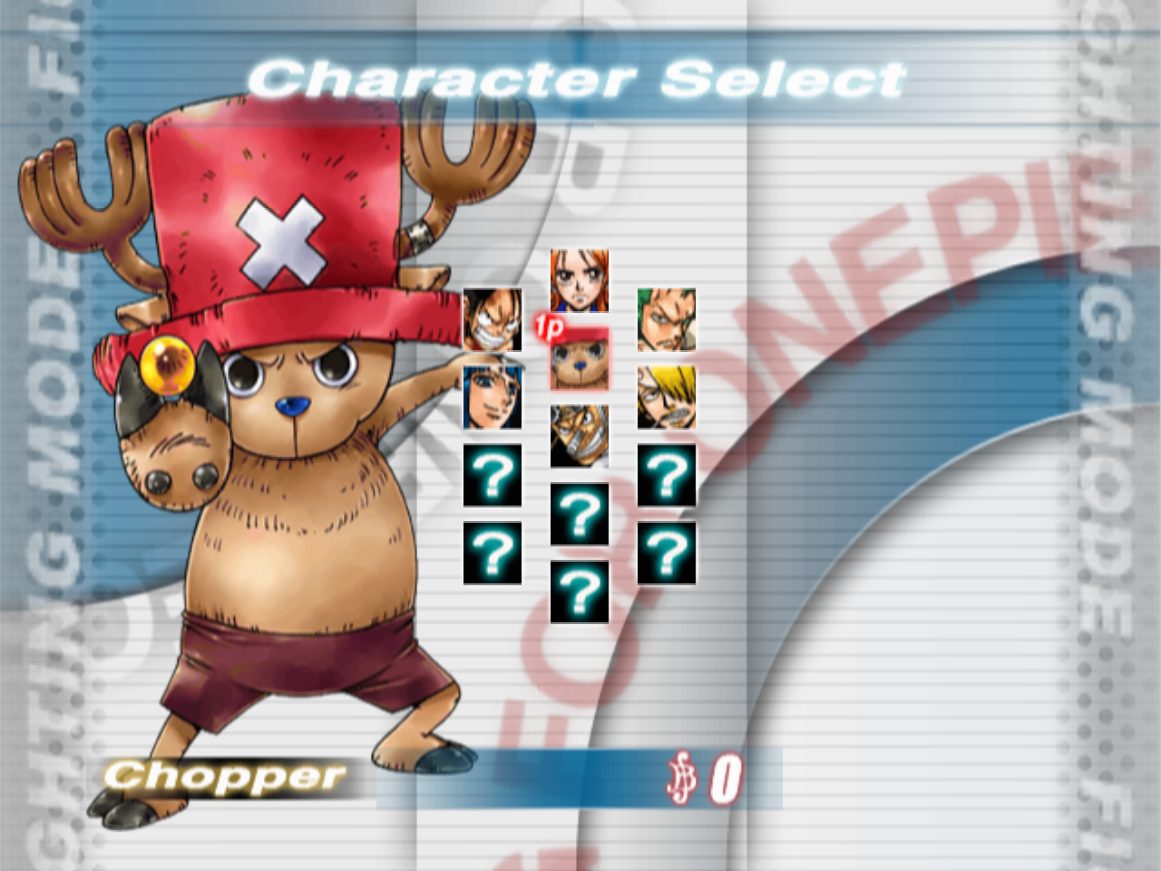
Task: Confirm the highlighted Chopper portrait tile
Action: click(579, 360)
